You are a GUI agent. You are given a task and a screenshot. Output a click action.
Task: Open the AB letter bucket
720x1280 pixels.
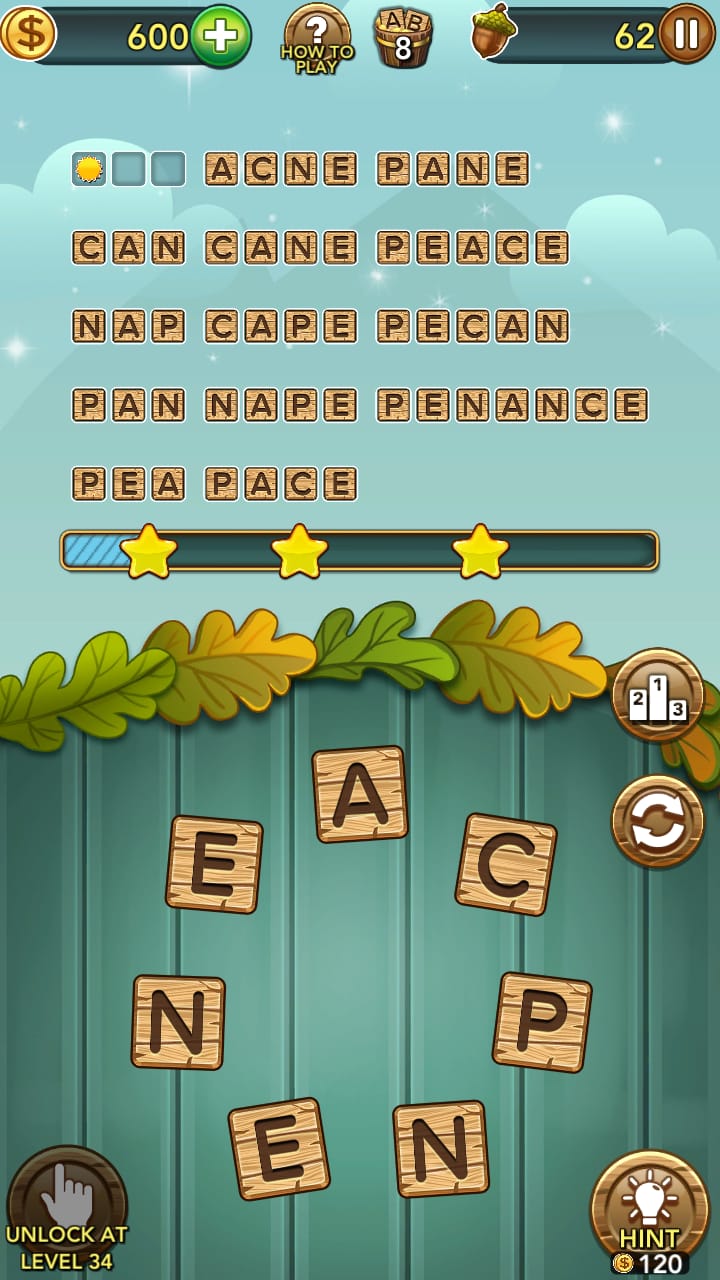coord(403,38)
